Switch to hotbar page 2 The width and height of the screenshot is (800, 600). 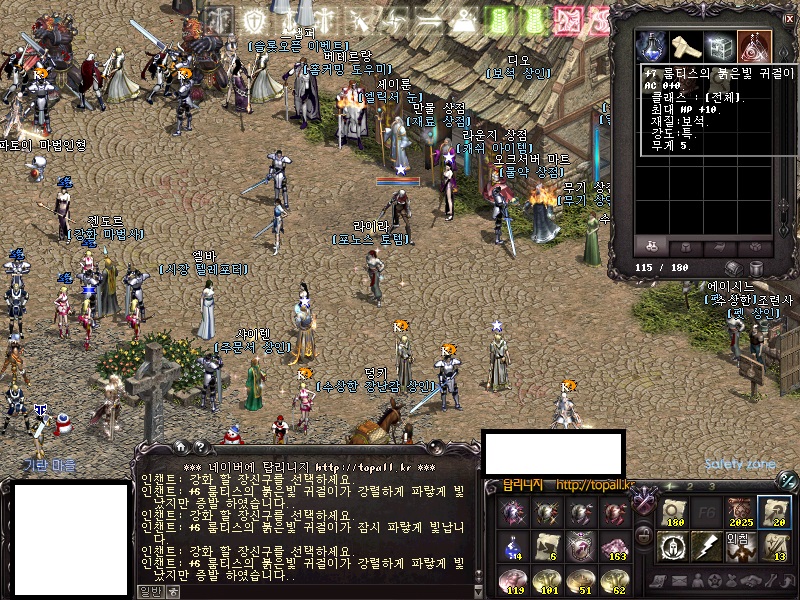[x=692, y=487]
